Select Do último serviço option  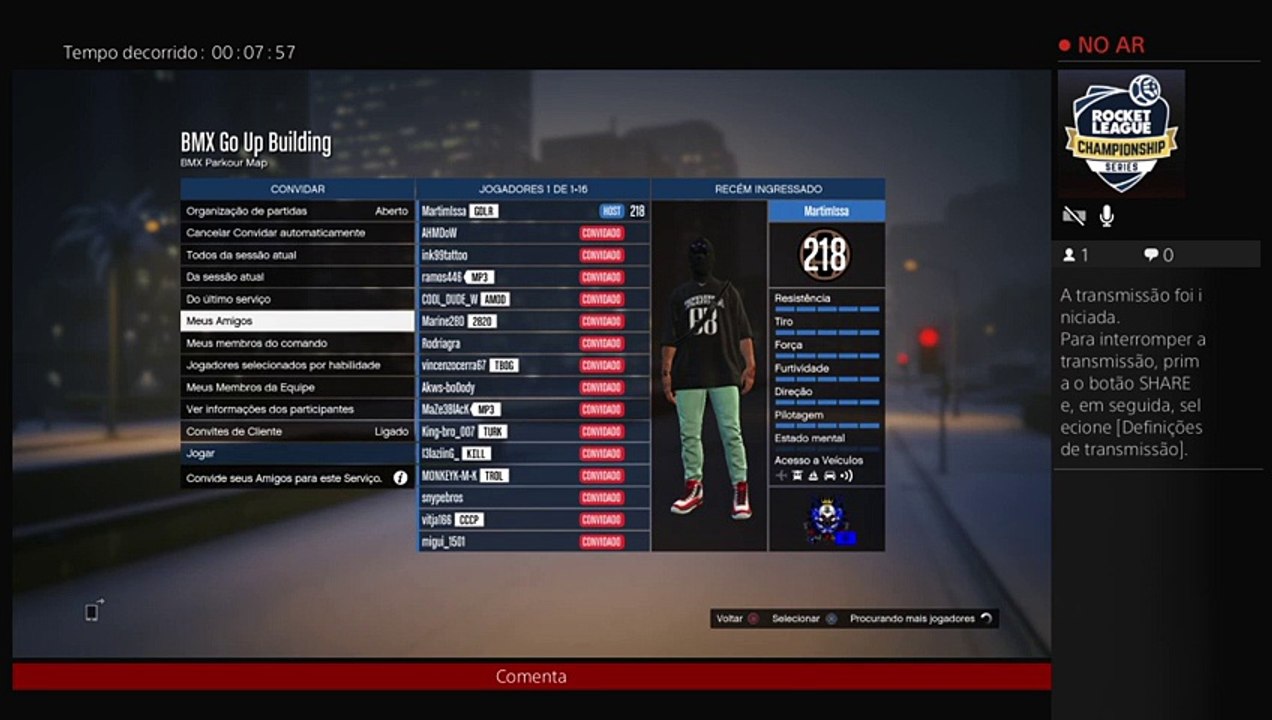(x=297, y=299)
